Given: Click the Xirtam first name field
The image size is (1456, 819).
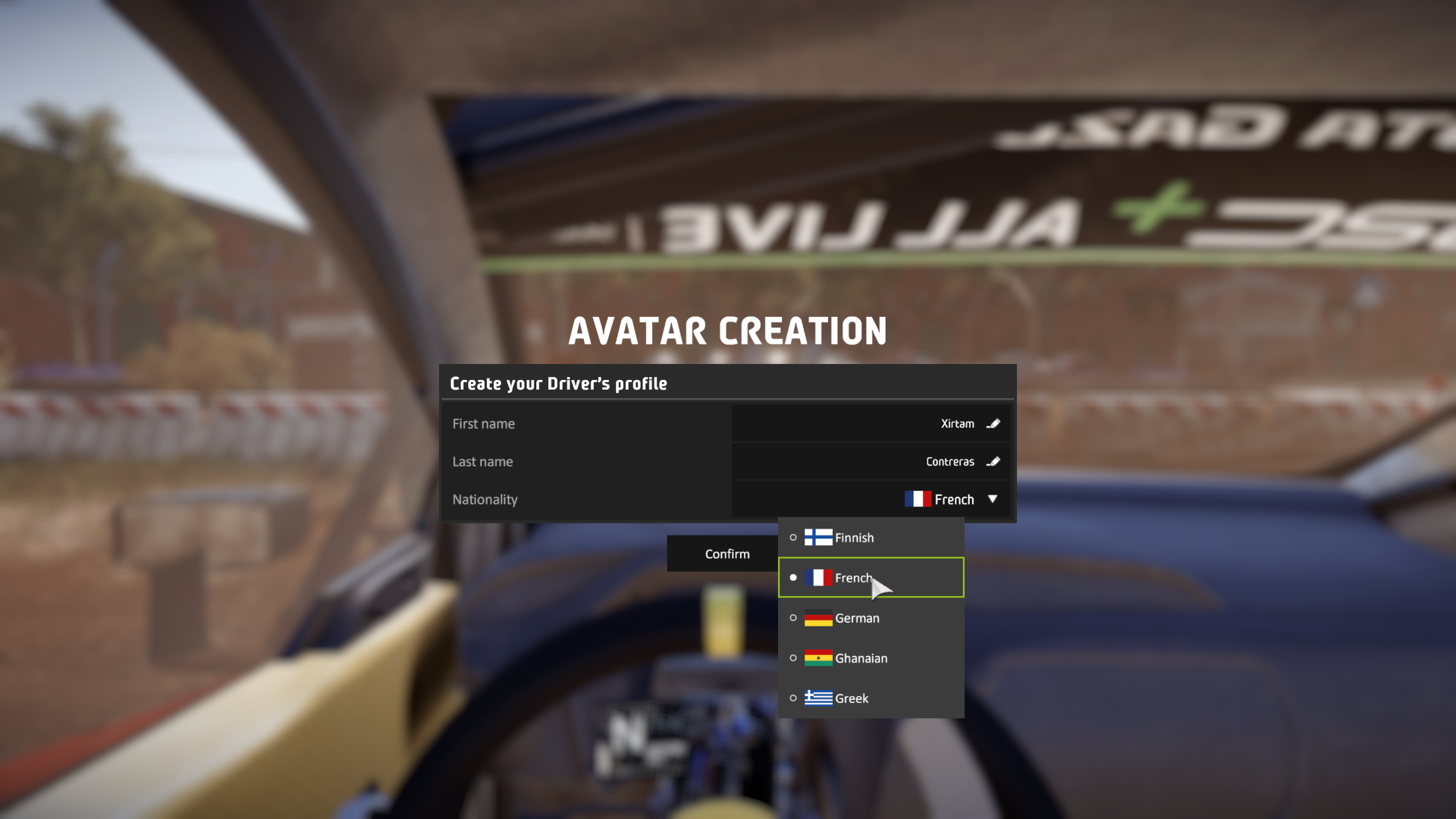Looking at the screenshot, I should 872,423.
